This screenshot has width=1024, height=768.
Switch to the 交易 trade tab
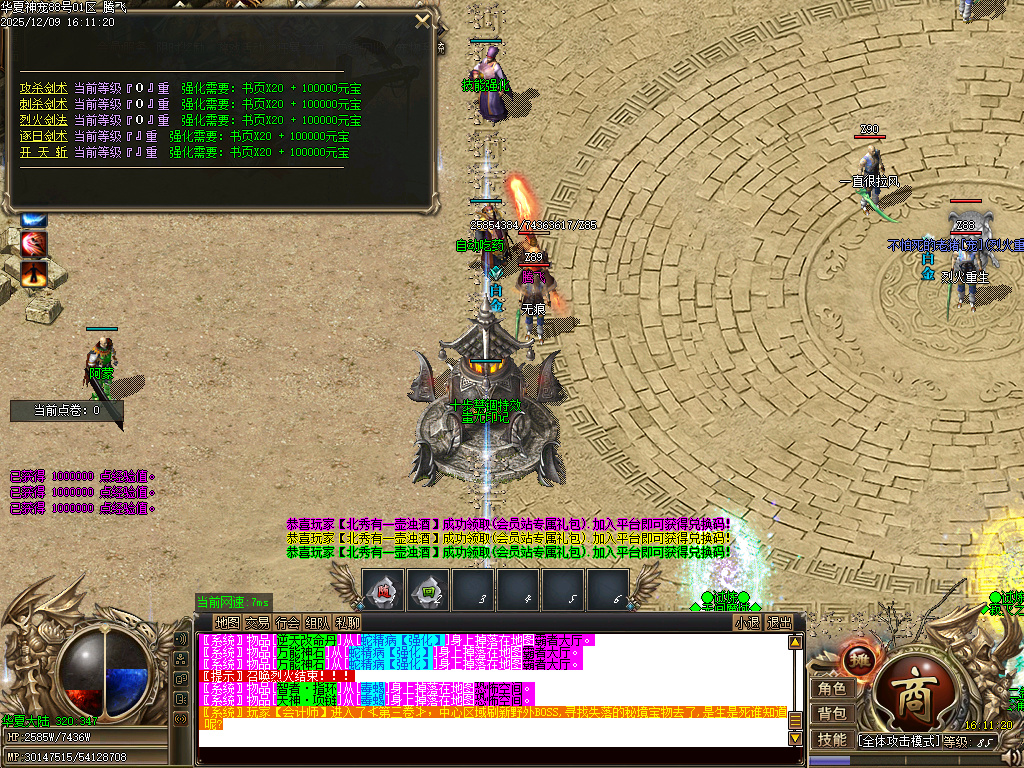(x=257, y=622)
